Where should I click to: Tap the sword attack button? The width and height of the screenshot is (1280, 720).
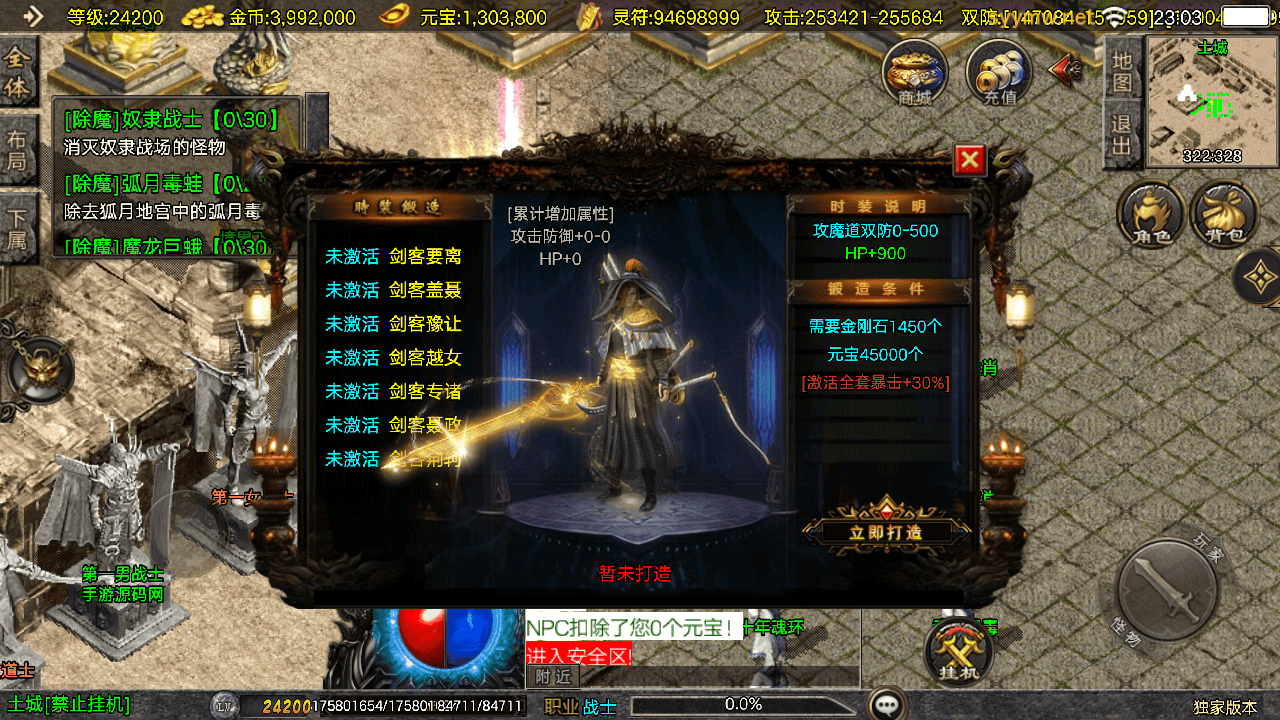1166,590
